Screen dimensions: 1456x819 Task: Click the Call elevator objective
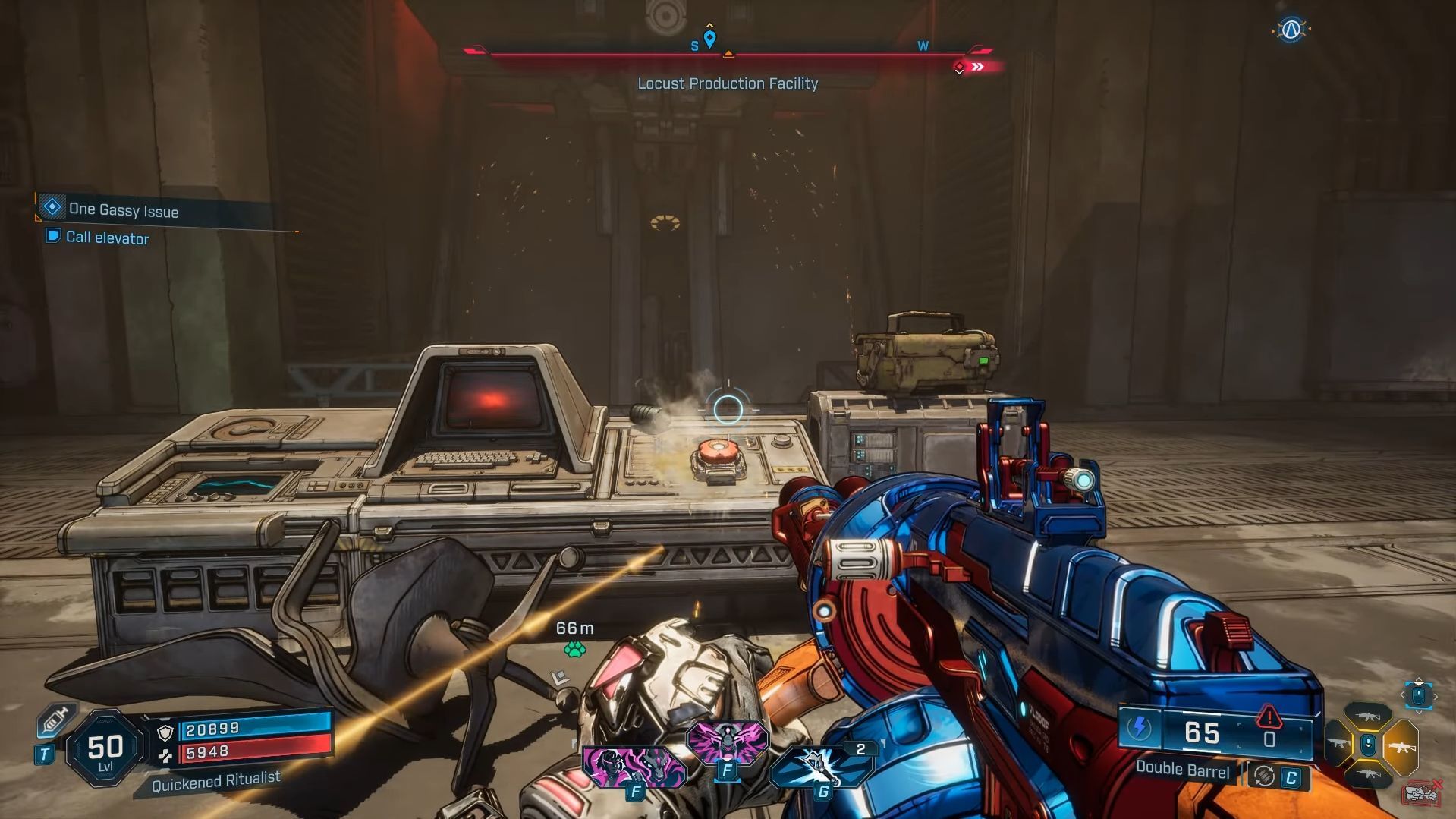point(106,238)
